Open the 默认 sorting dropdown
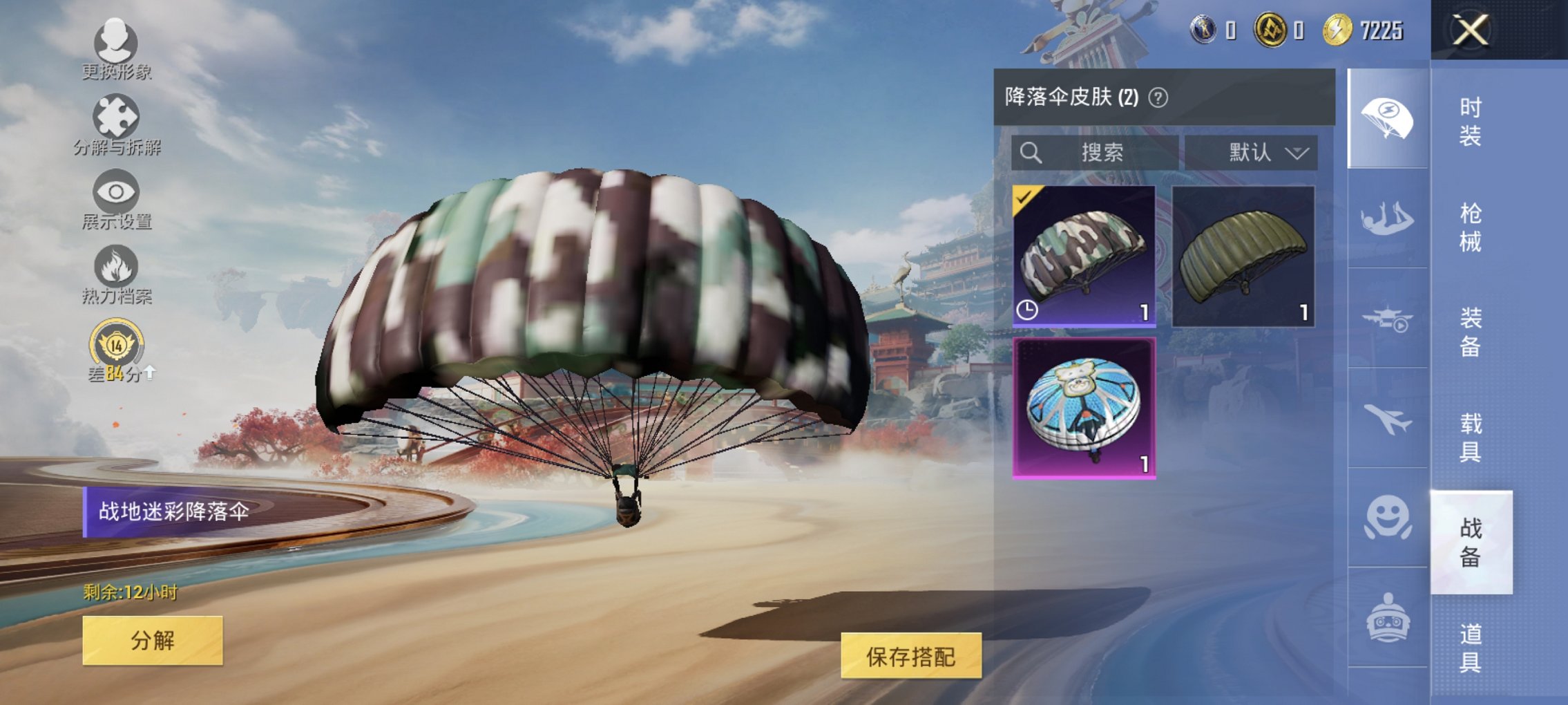Image resolution: width=1568 pixels, height=705 pixels. tap(1268, 153)
